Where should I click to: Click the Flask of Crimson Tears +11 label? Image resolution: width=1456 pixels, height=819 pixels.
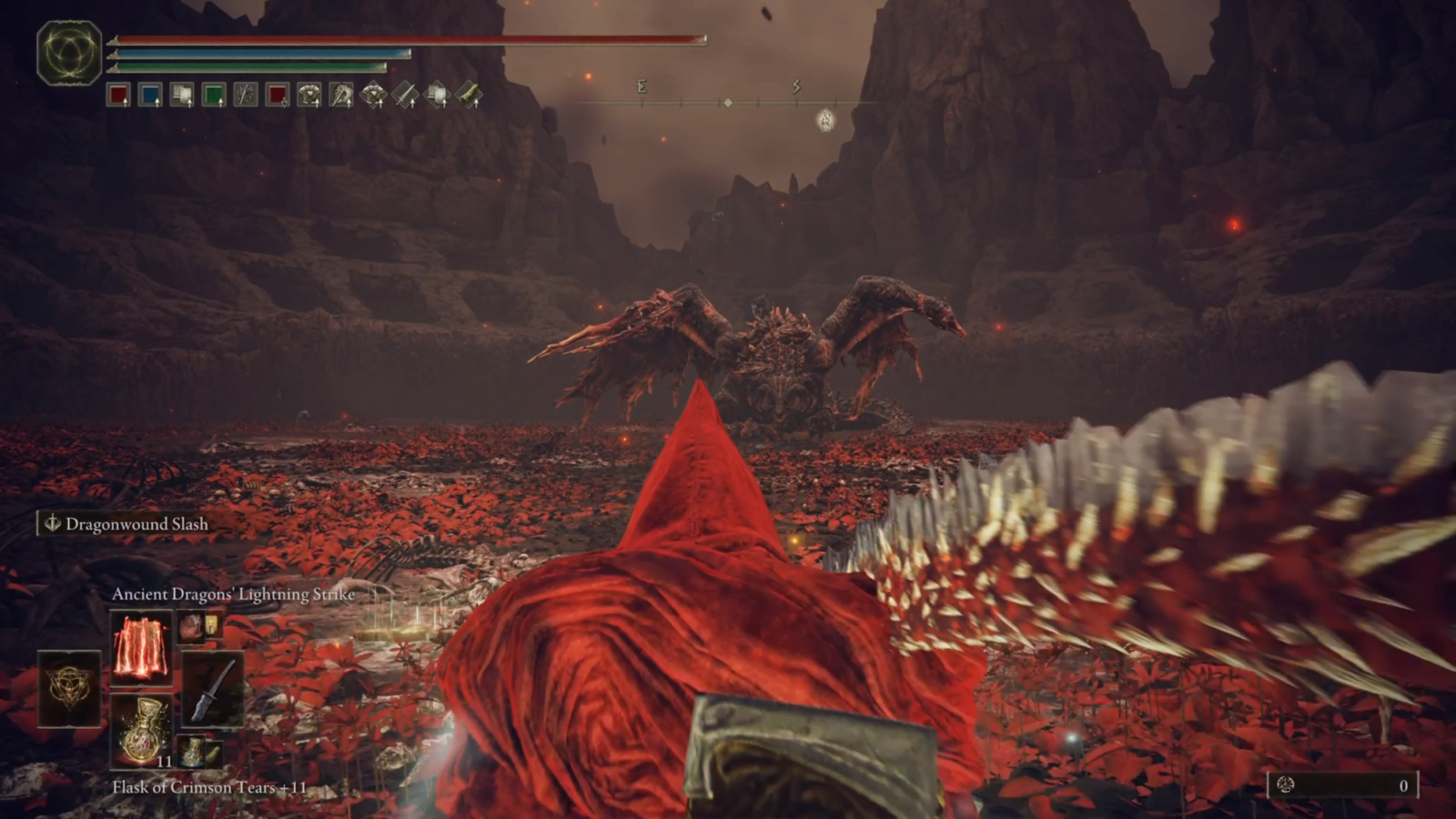click(209, 788)
